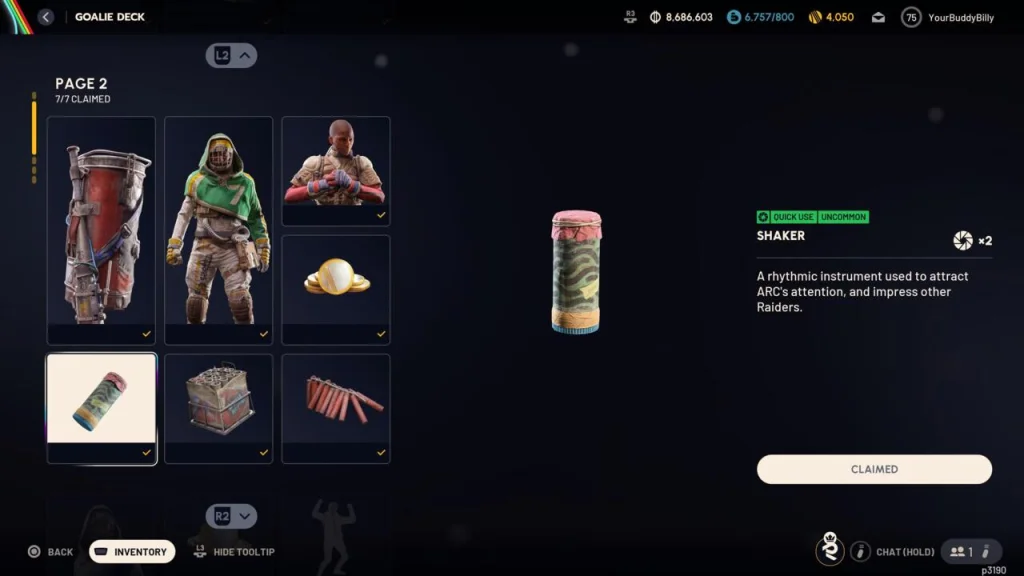Go to the next deck page
Image resolution: width=1024 pixels, height=576 pixels.
pyautogui.click(x=232, y=516)
